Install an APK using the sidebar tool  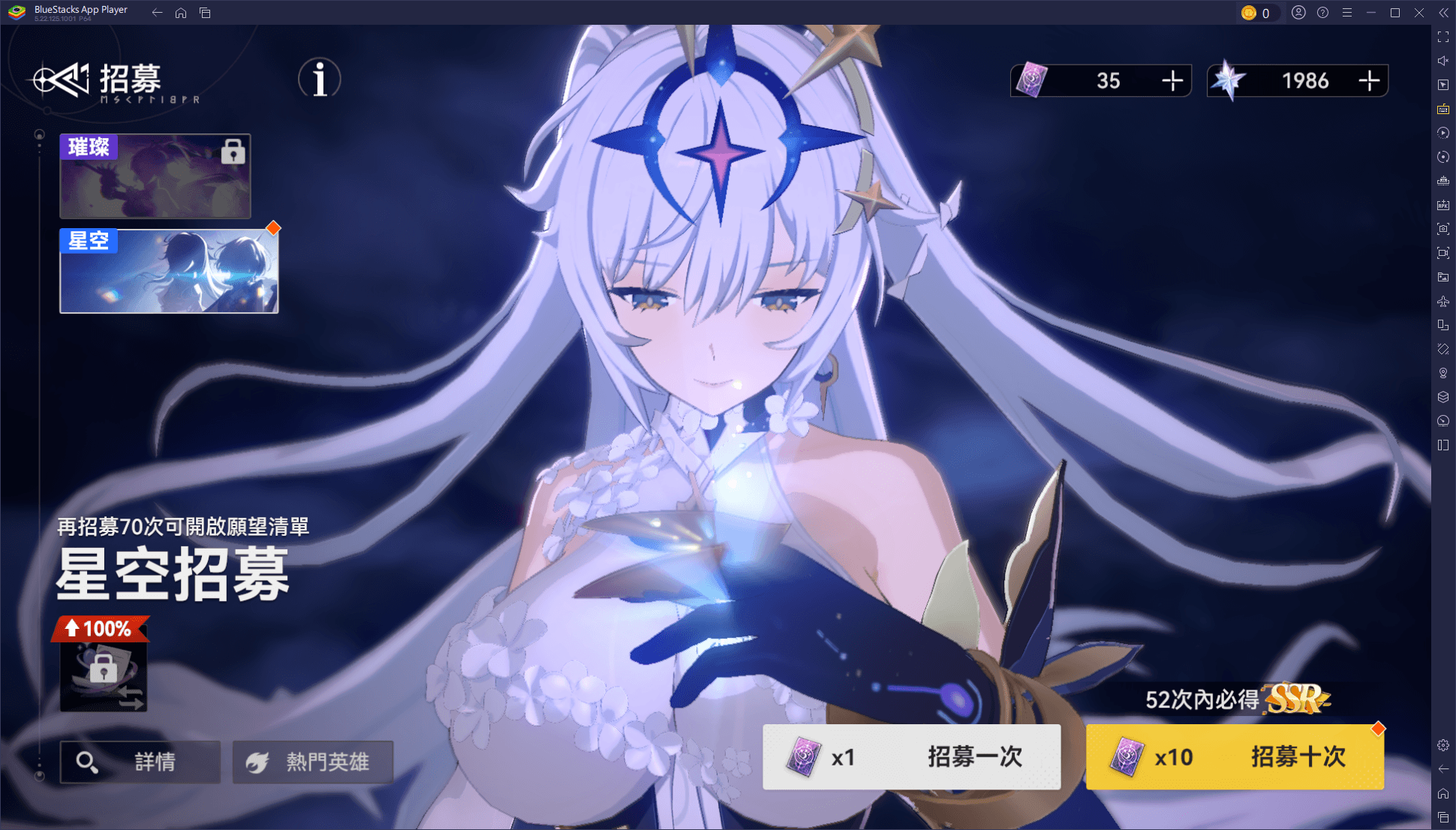pyautogui.click(x=1442, y=204)
